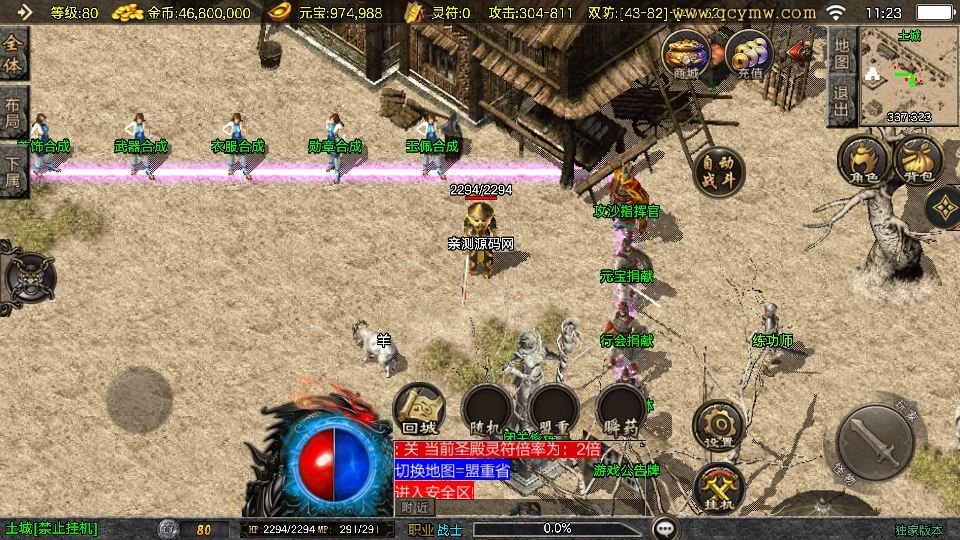
Task: Open the 充值 recharge coins icon
Action: click(749, 55)
